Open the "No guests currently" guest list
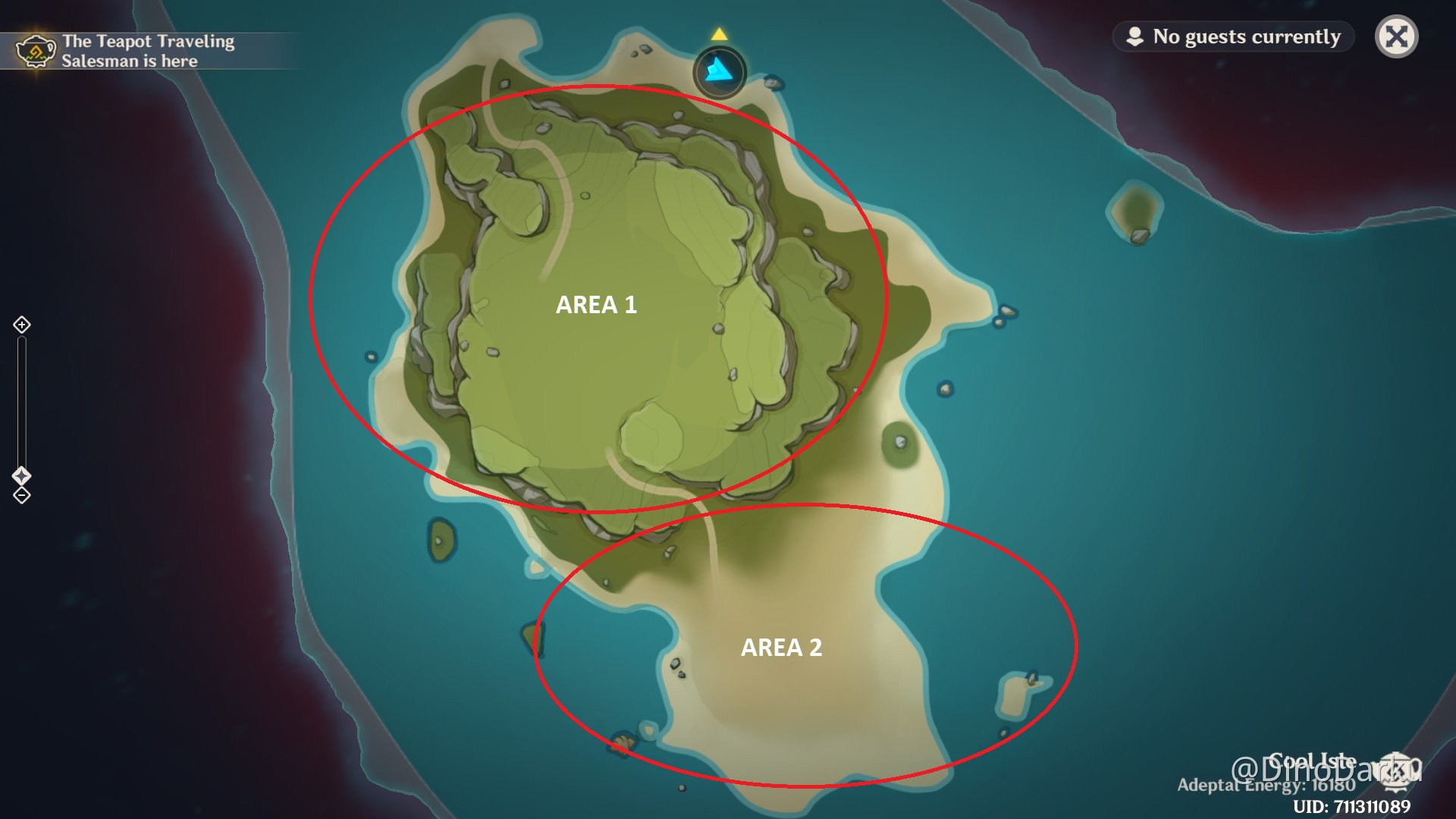Image resolution: width=1456 pixels, height=819 pixels. pos(1234,36)
